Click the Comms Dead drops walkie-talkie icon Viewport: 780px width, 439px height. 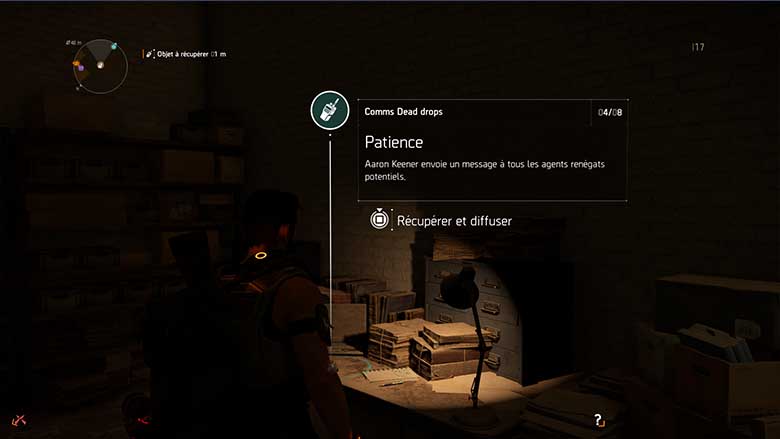(329, 110)
